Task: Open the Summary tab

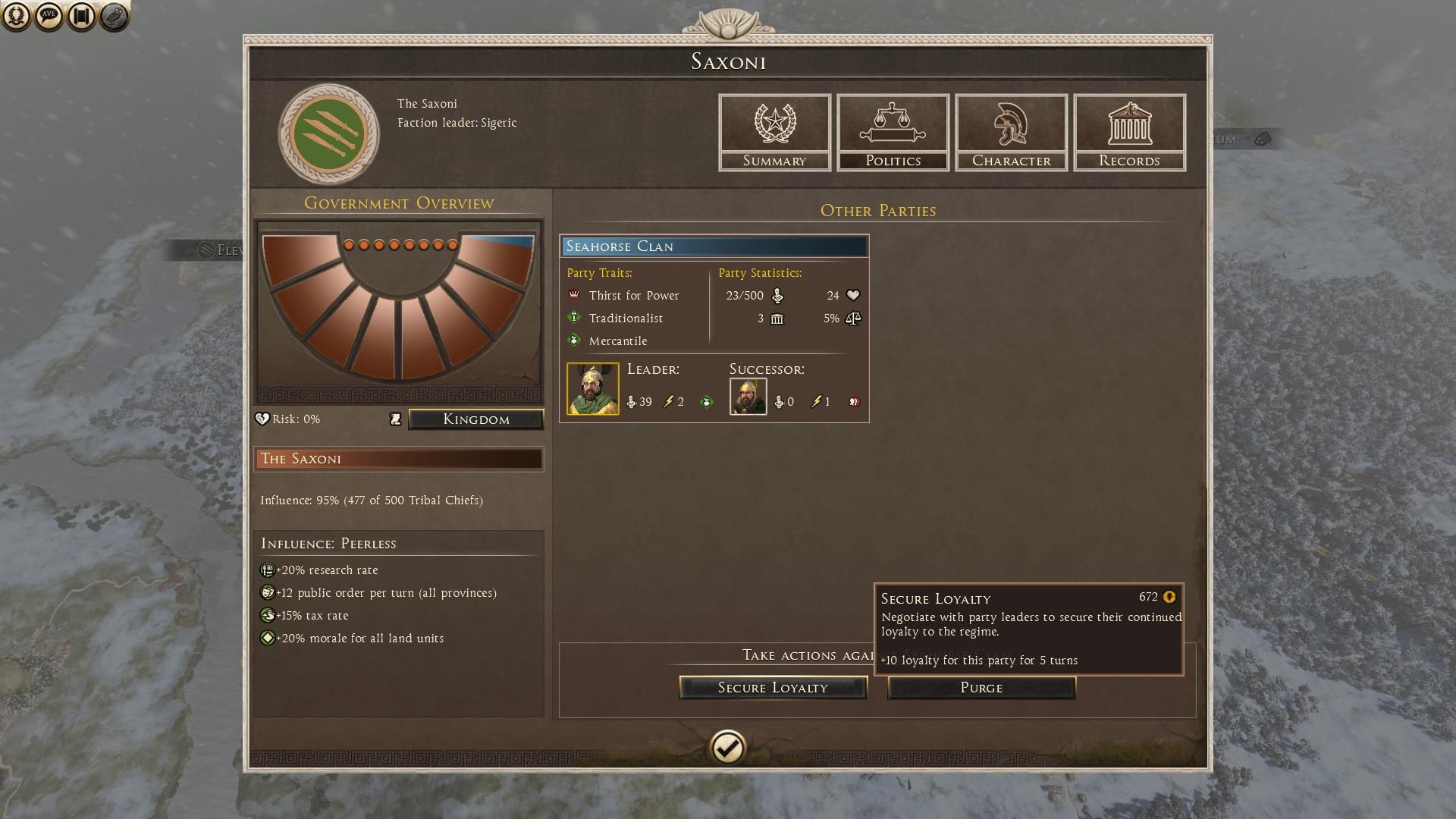Action: 774,133
